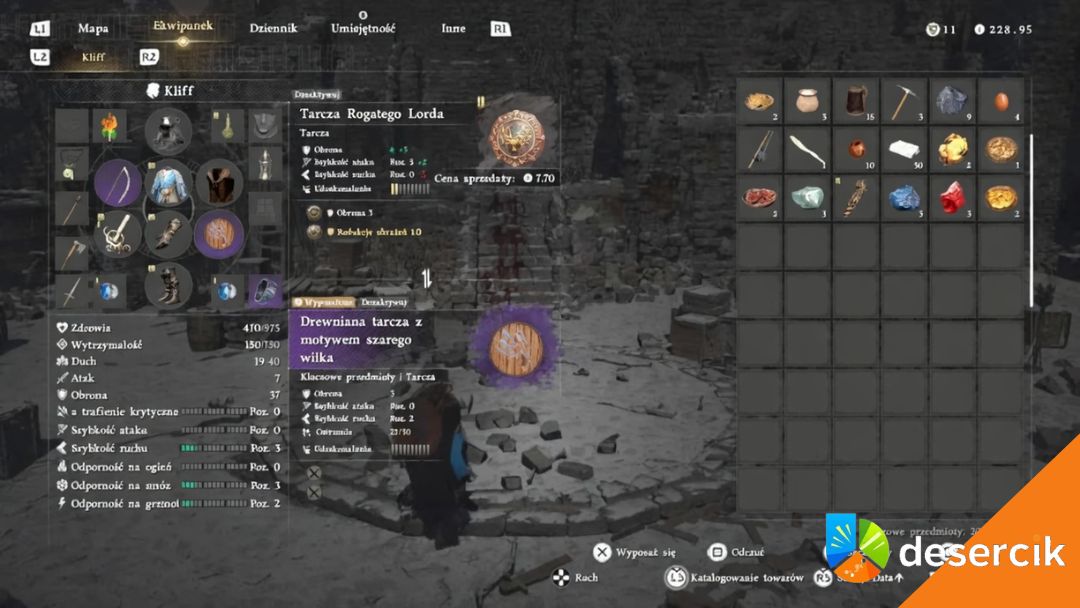Select the raw meat bowl item
Image resolution: width=1080 pixels, height=608 pixels.
coord(761,197)
